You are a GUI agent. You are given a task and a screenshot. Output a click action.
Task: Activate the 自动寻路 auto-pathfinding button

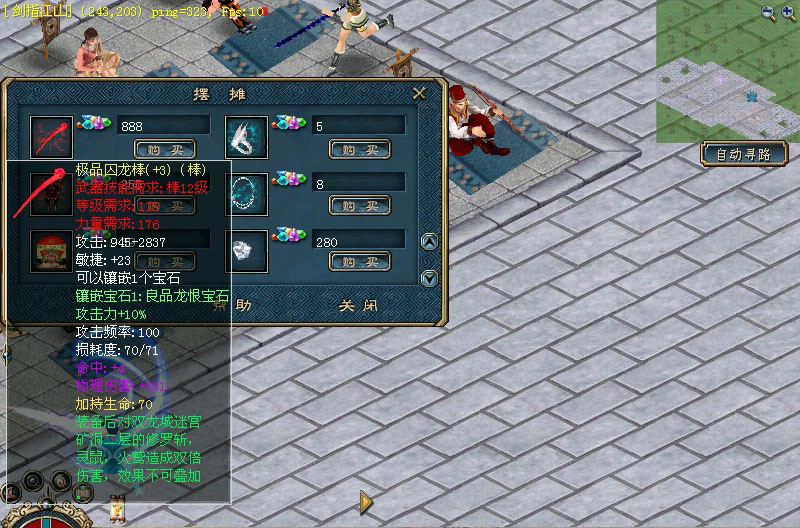[744, 154]
